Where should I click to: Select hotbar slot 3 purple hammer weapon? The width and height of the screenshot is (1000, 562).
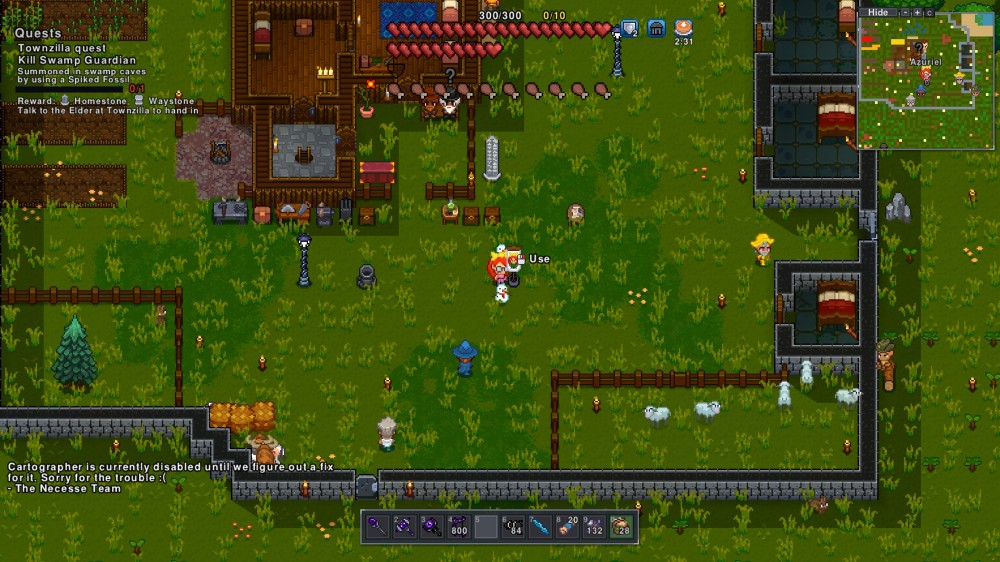coord(431,526)
